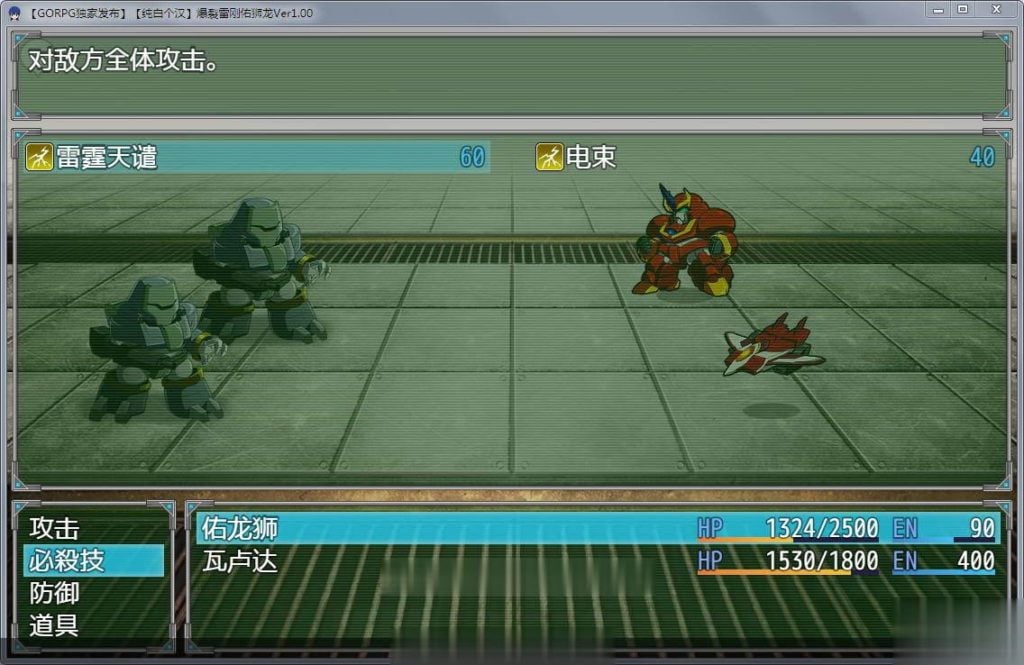Screen dimensions: 1024x665
Task: Select party member 佑龙狮 row
Action: point(597,528)
